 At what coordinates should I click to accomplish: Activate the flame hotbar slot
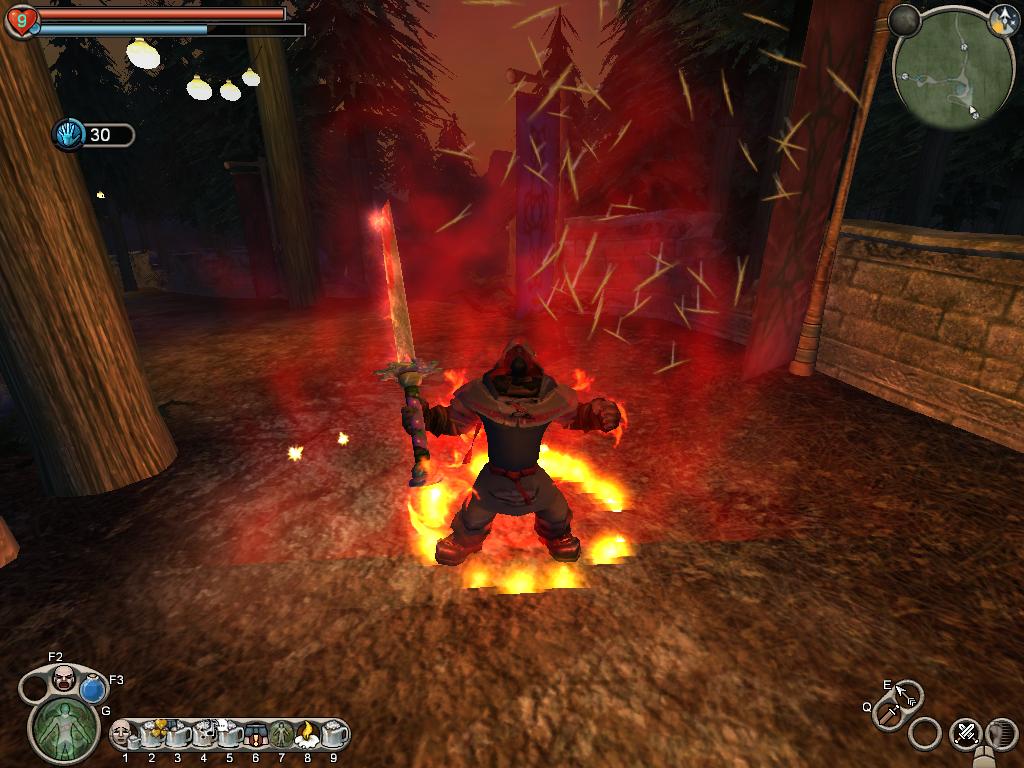click(306, 735)
